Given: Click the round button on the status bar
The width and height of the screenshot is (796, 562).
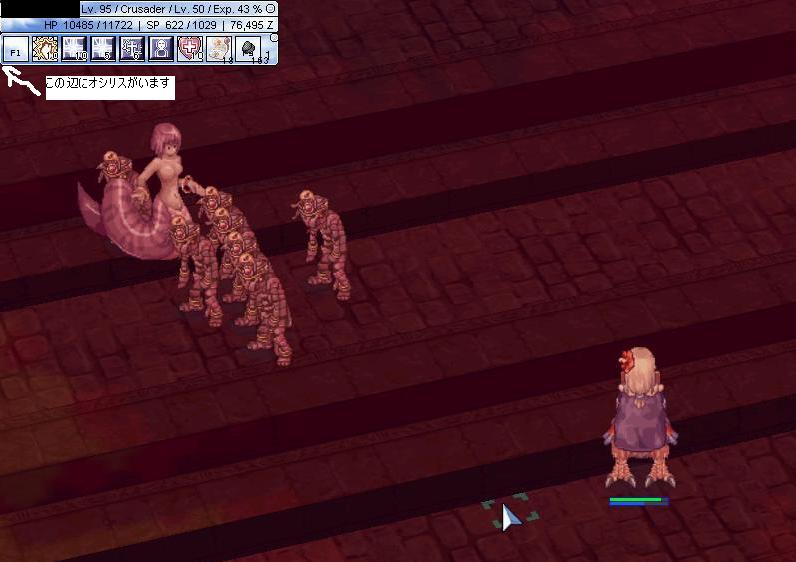Looking at the screenshot, I should click(x=271, y=8).
